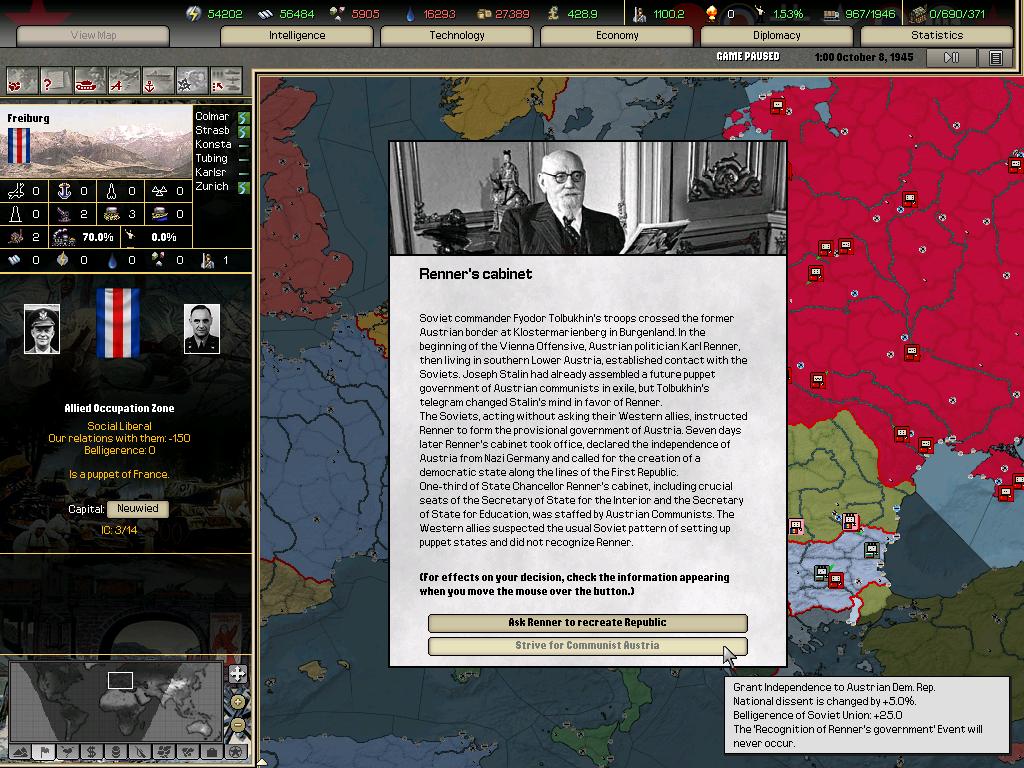1024x768 pixels.
Task: Select the Neuwied capital button
Action: pyautogui.click(x=137, y=509)
